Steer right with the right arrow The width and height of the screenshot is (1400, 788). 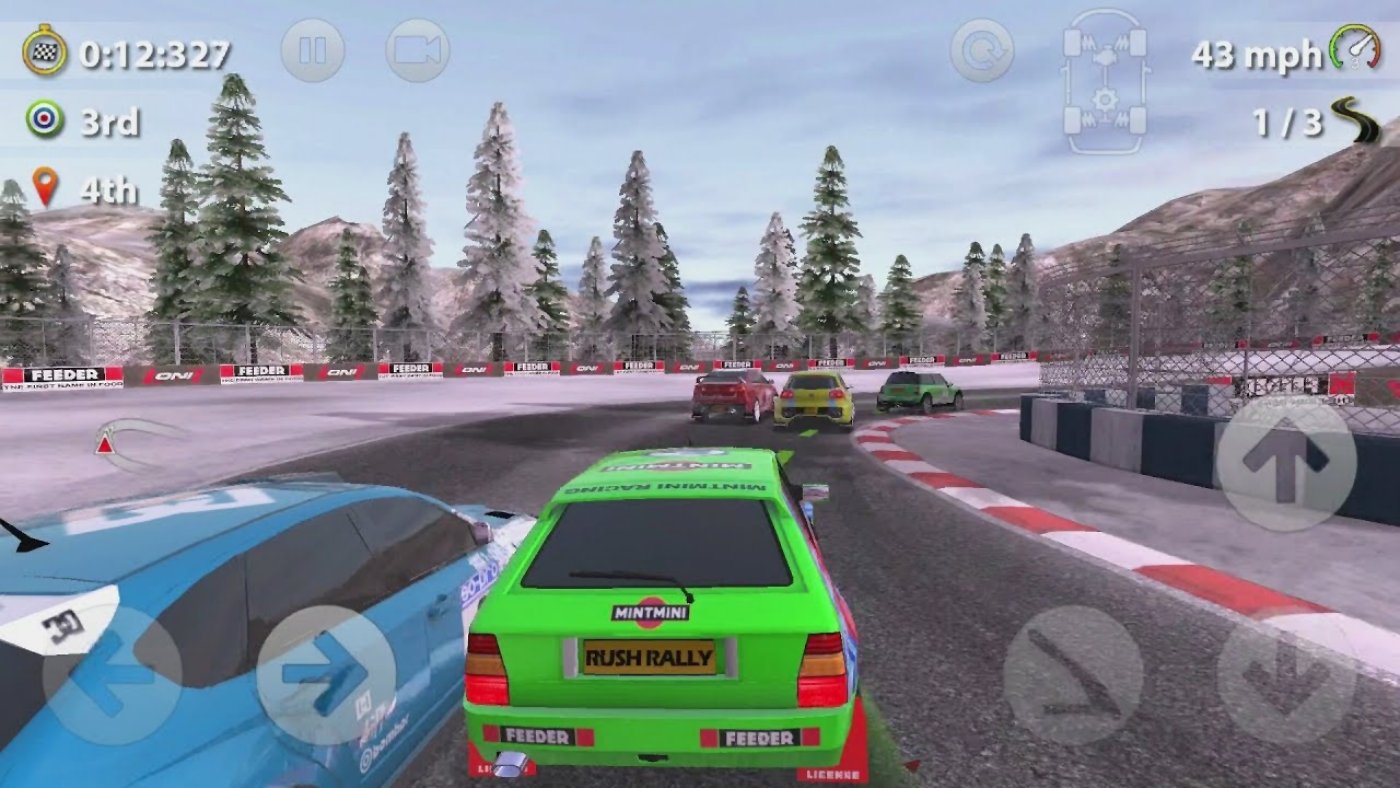click(326, 676)
